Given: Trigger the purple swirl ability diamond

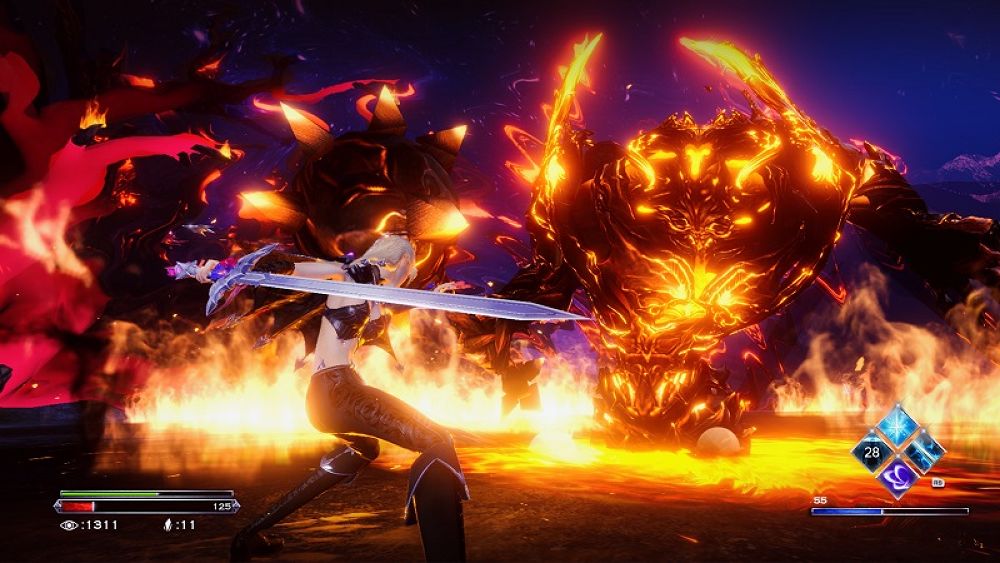Looking at the screenshot, I should 897,477.
